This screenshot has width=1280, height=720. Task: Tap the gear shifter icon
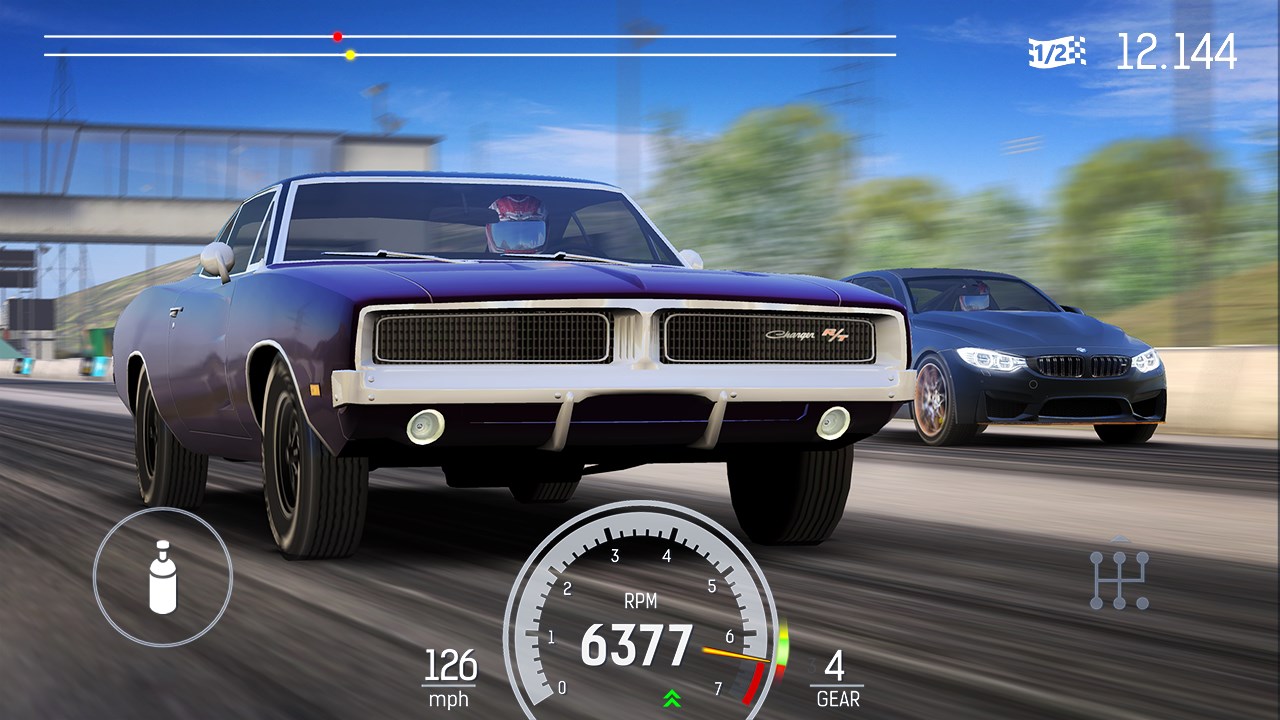[1119, 578]
